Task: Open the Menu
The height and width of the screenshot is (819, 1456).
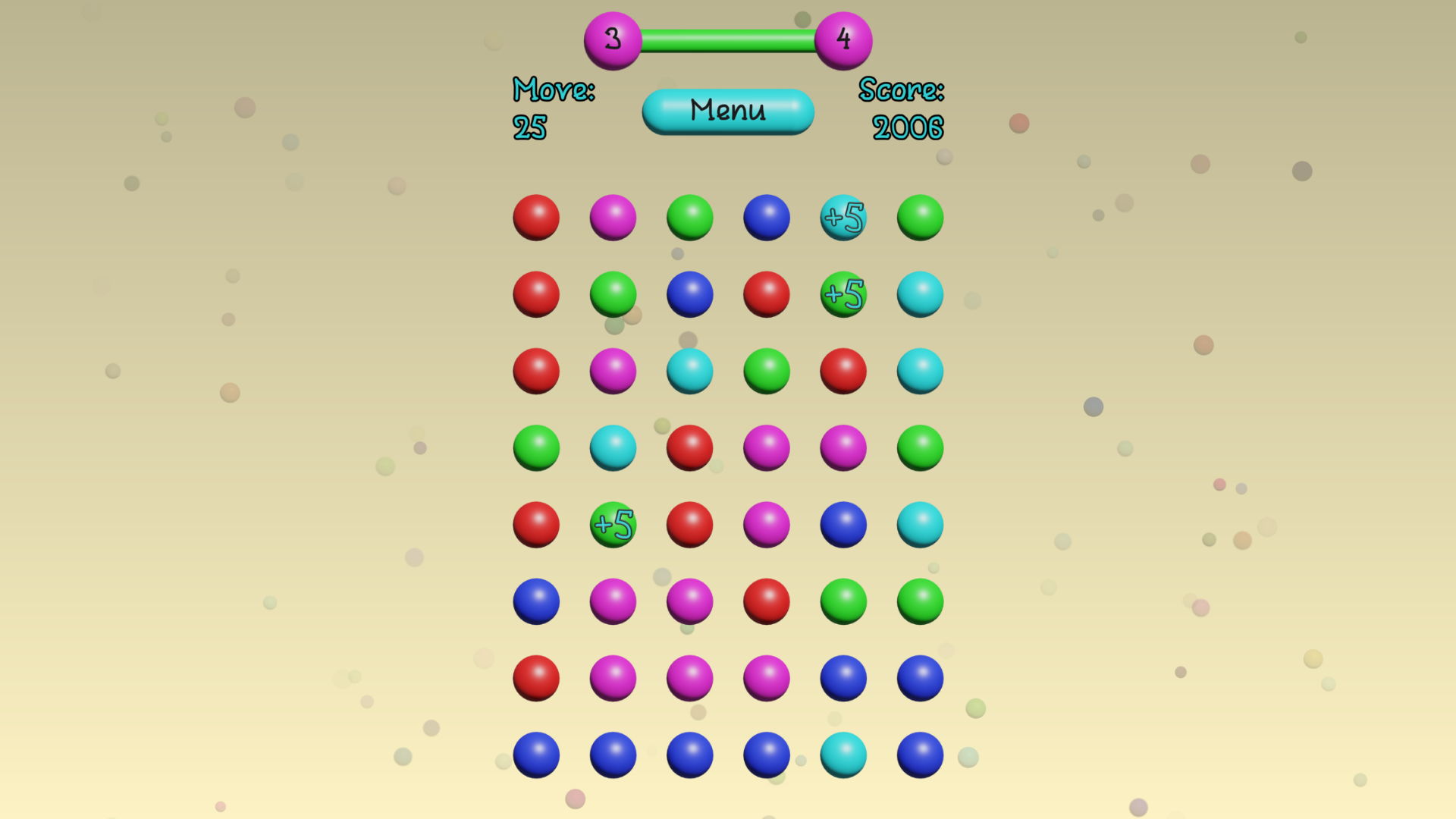Action: (x=727, y=111)
